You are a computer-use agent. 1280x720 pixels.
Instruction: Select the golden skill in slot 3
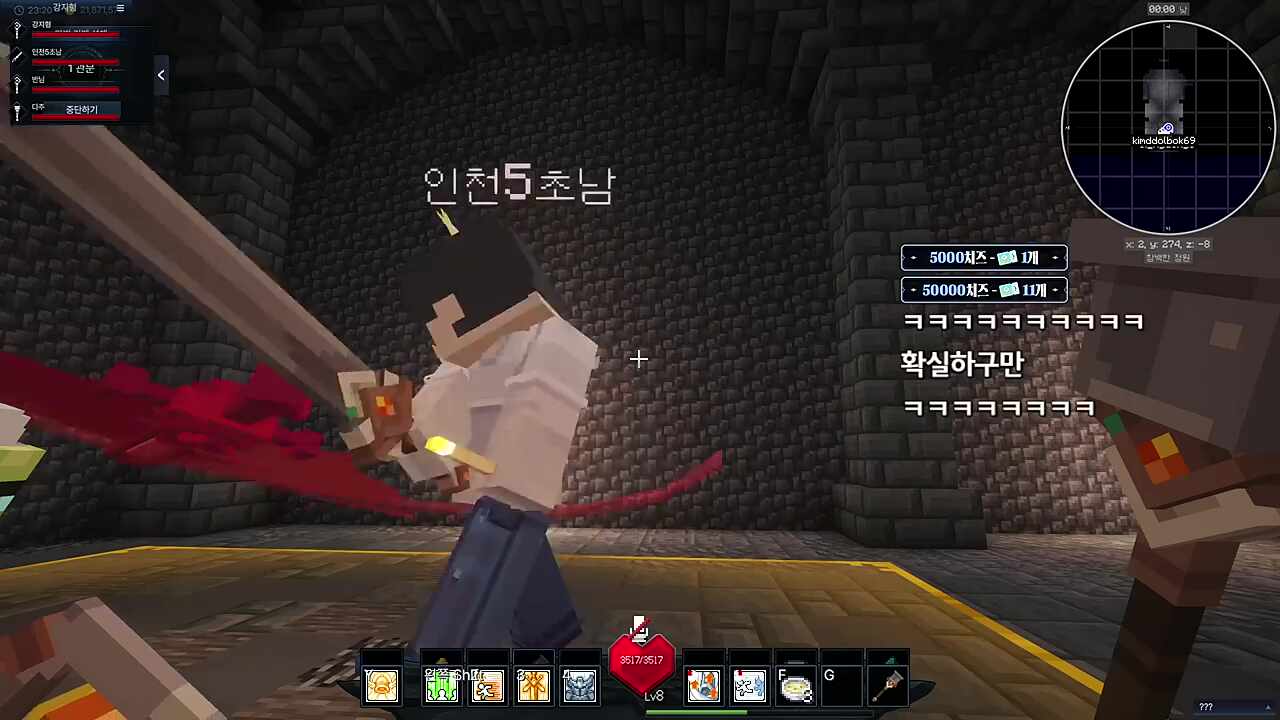click(532, 684)
